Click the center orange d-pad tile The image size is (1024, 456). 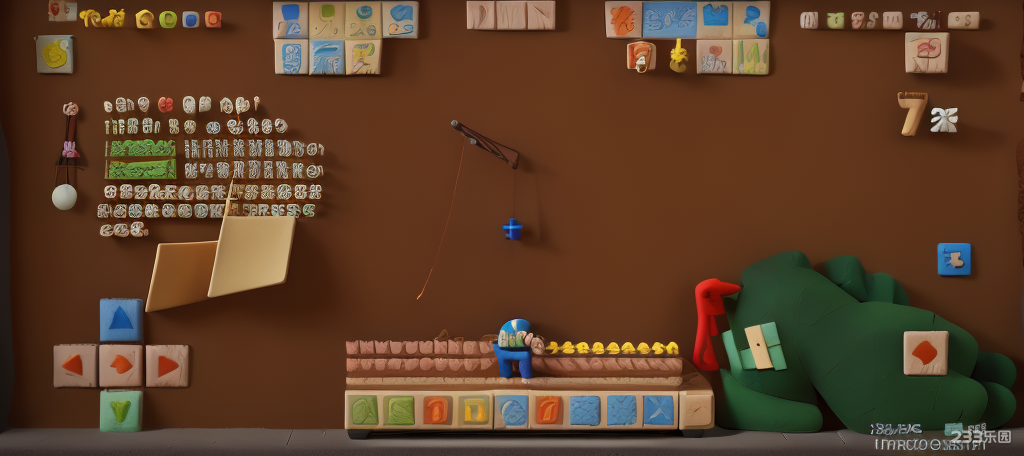121,365
